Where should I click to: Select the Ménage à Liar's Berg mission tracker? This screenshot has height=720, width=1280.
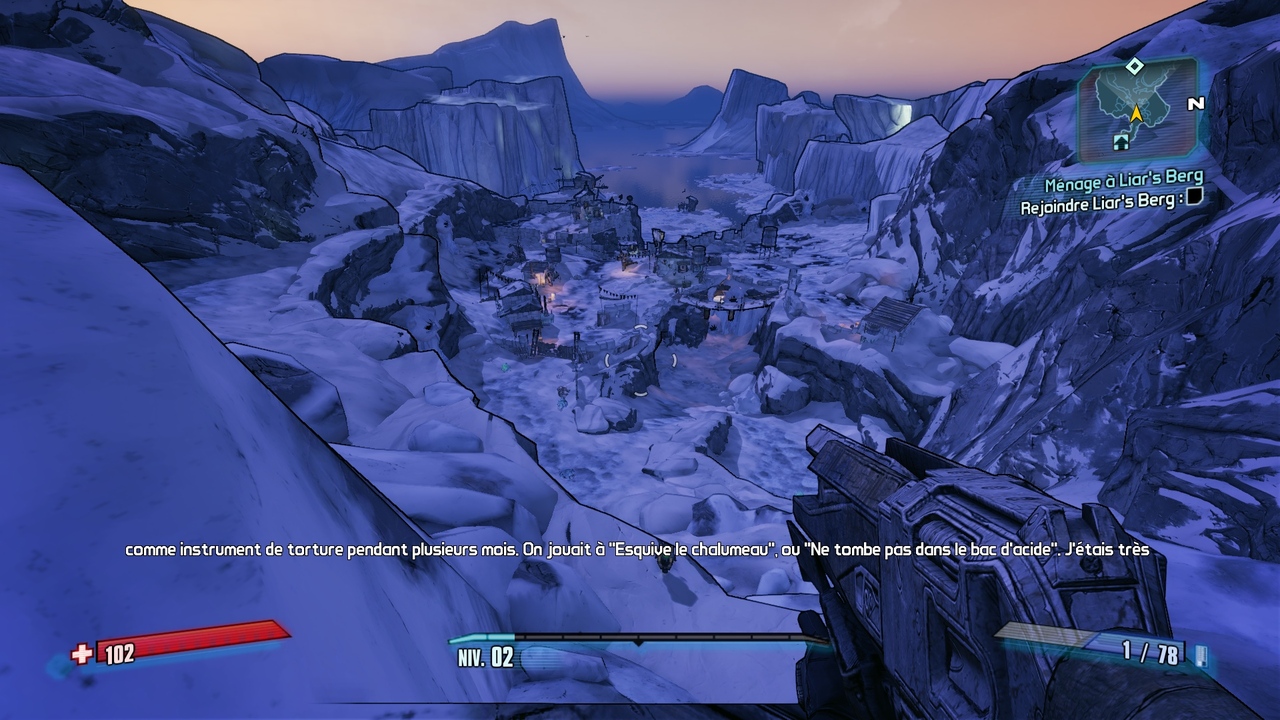point(1123,184)
